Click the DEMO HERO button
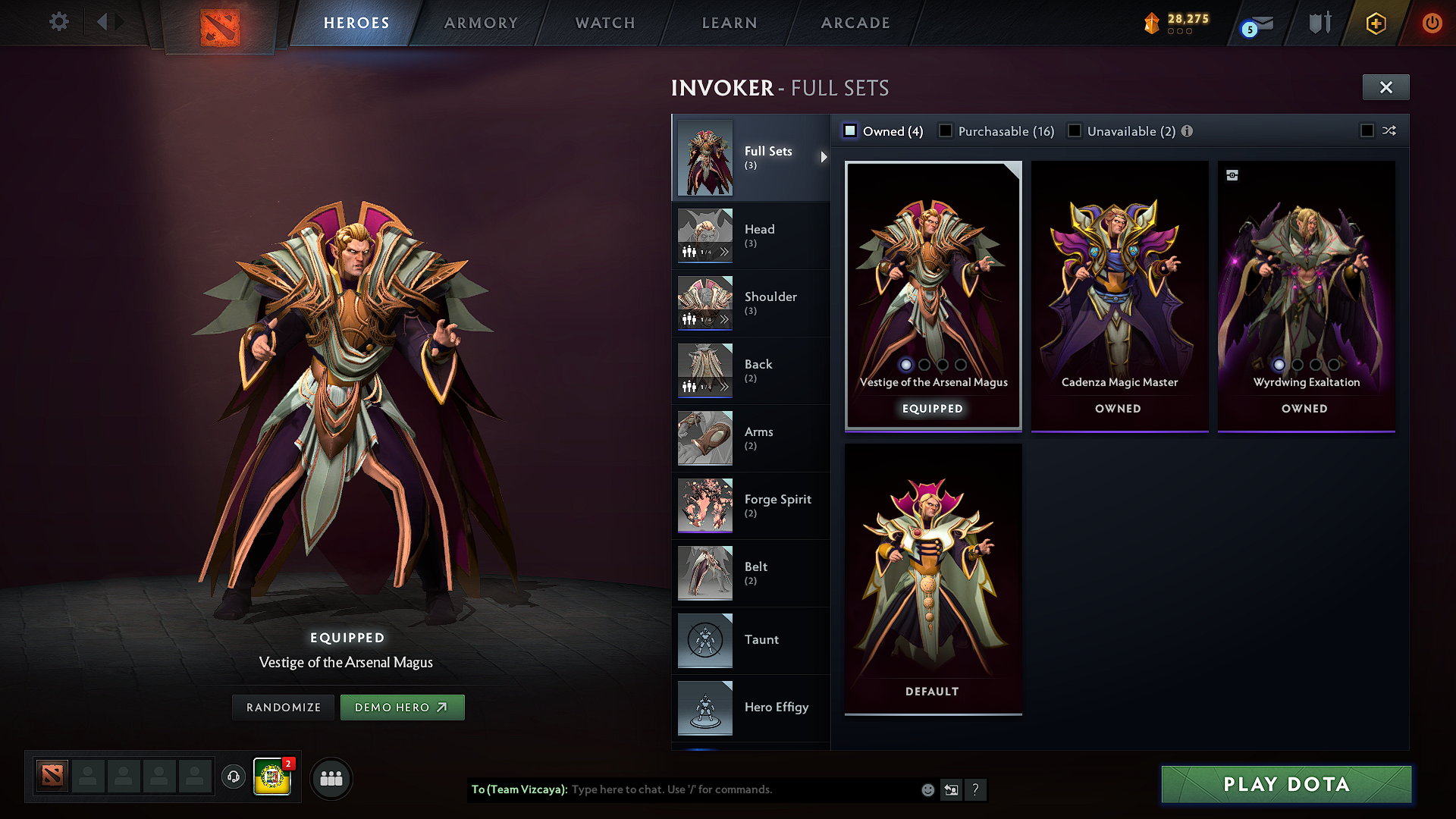The image size is (1456, 819). pyautogui.click(x=403, y=707)
